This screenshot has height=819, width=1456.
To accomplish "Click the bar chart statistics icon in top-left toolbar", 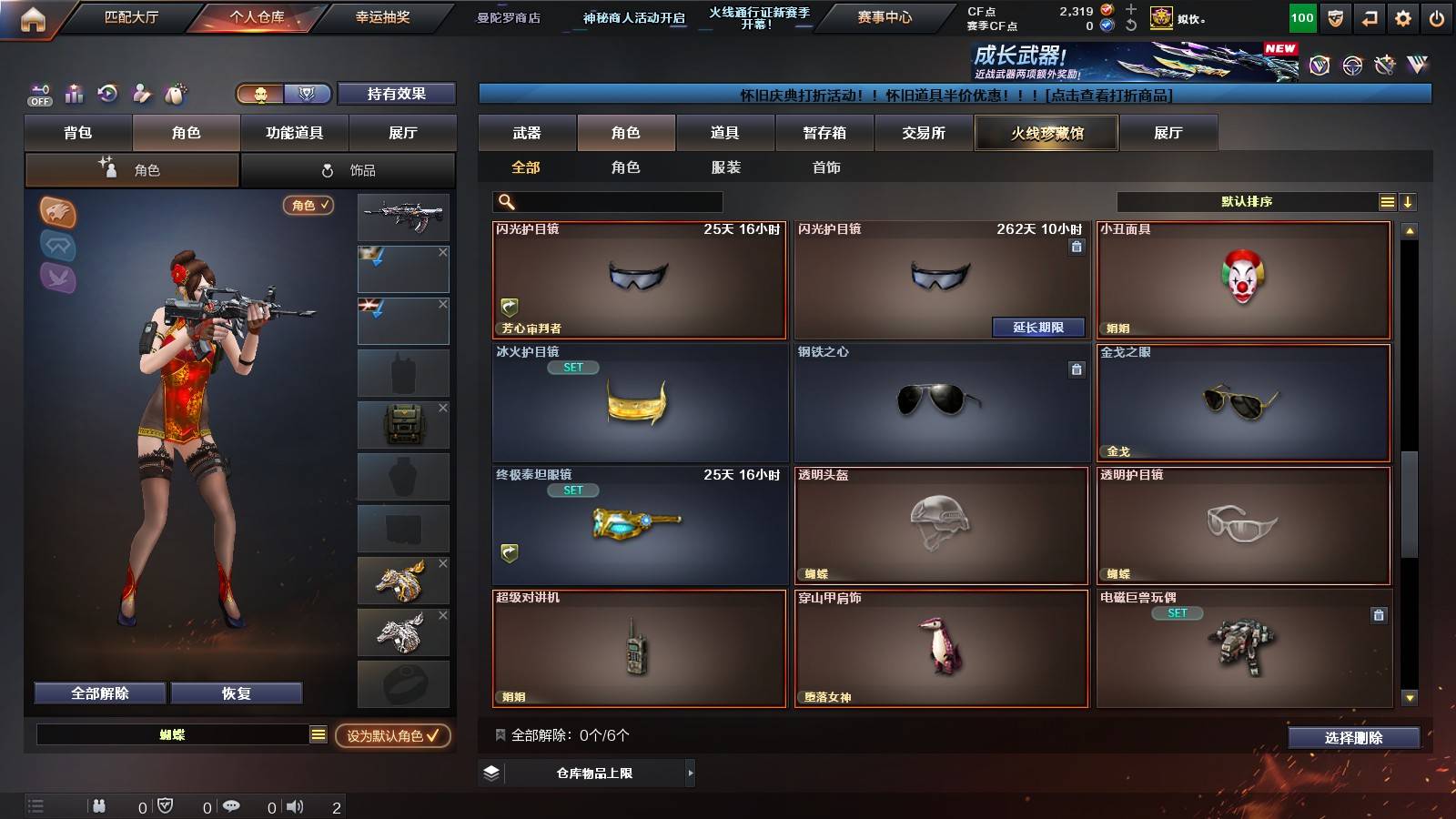I will coord(73,94).
